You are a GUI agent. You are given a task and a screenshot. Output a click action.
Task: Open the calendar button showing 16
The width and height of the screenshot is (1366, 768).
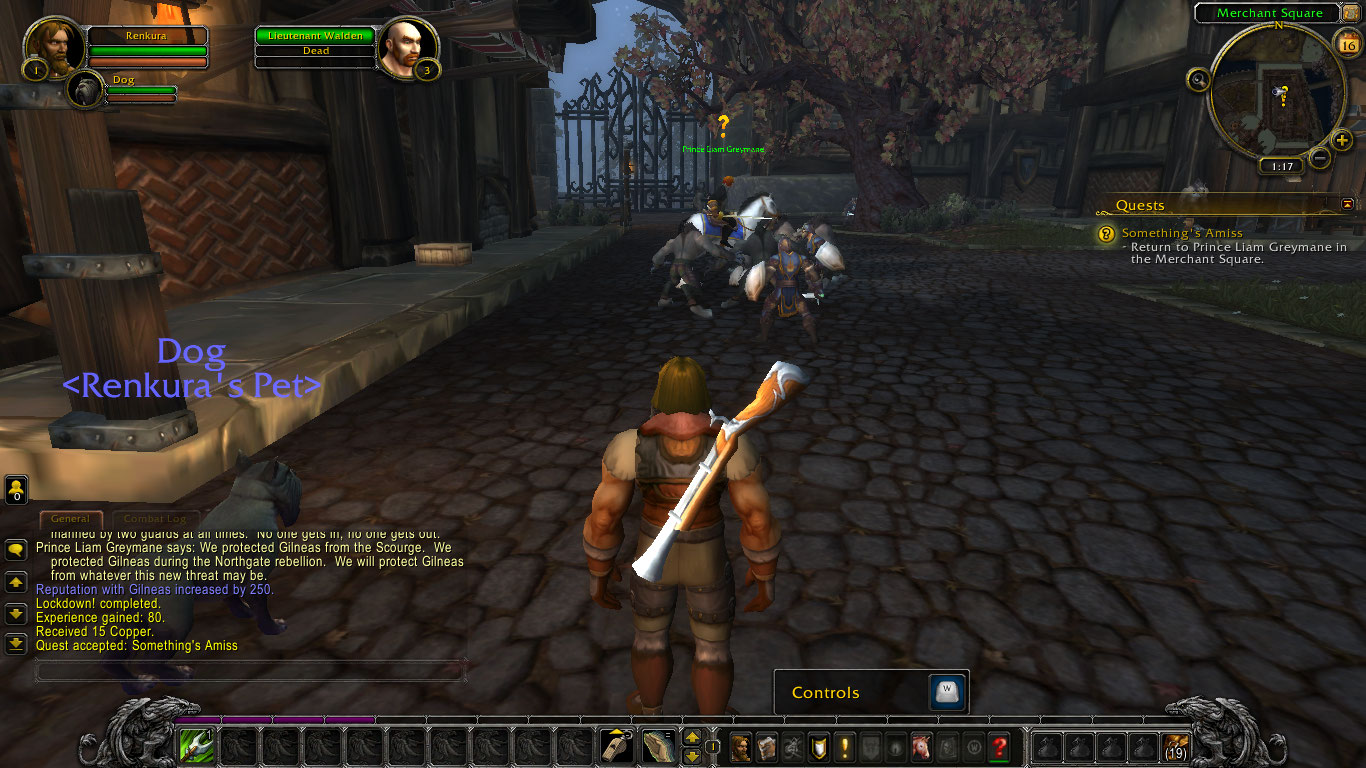point(1347,43)
